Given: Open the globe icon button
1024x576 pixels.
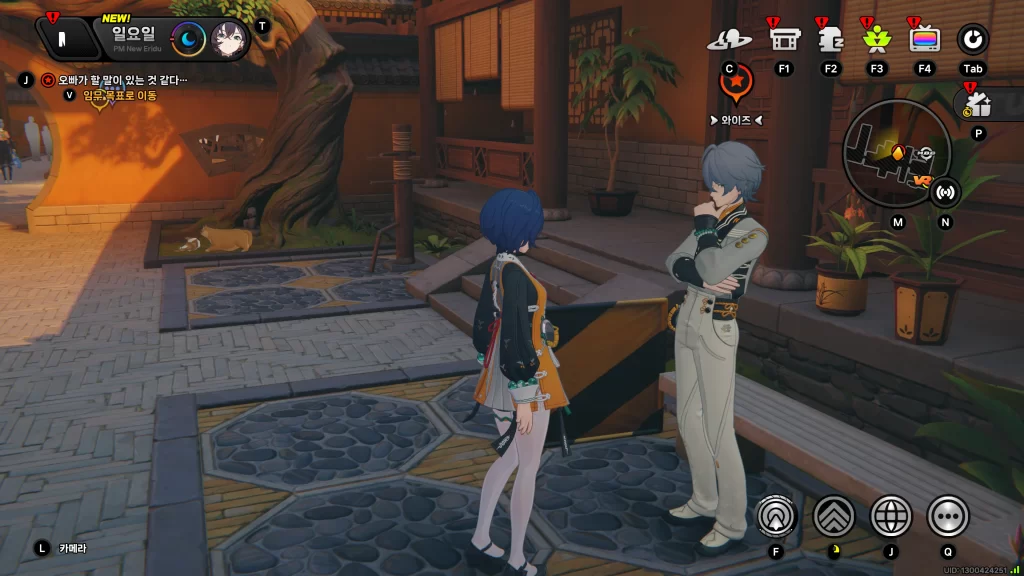Looking at the screenshot, I should [x=891, y=516].
